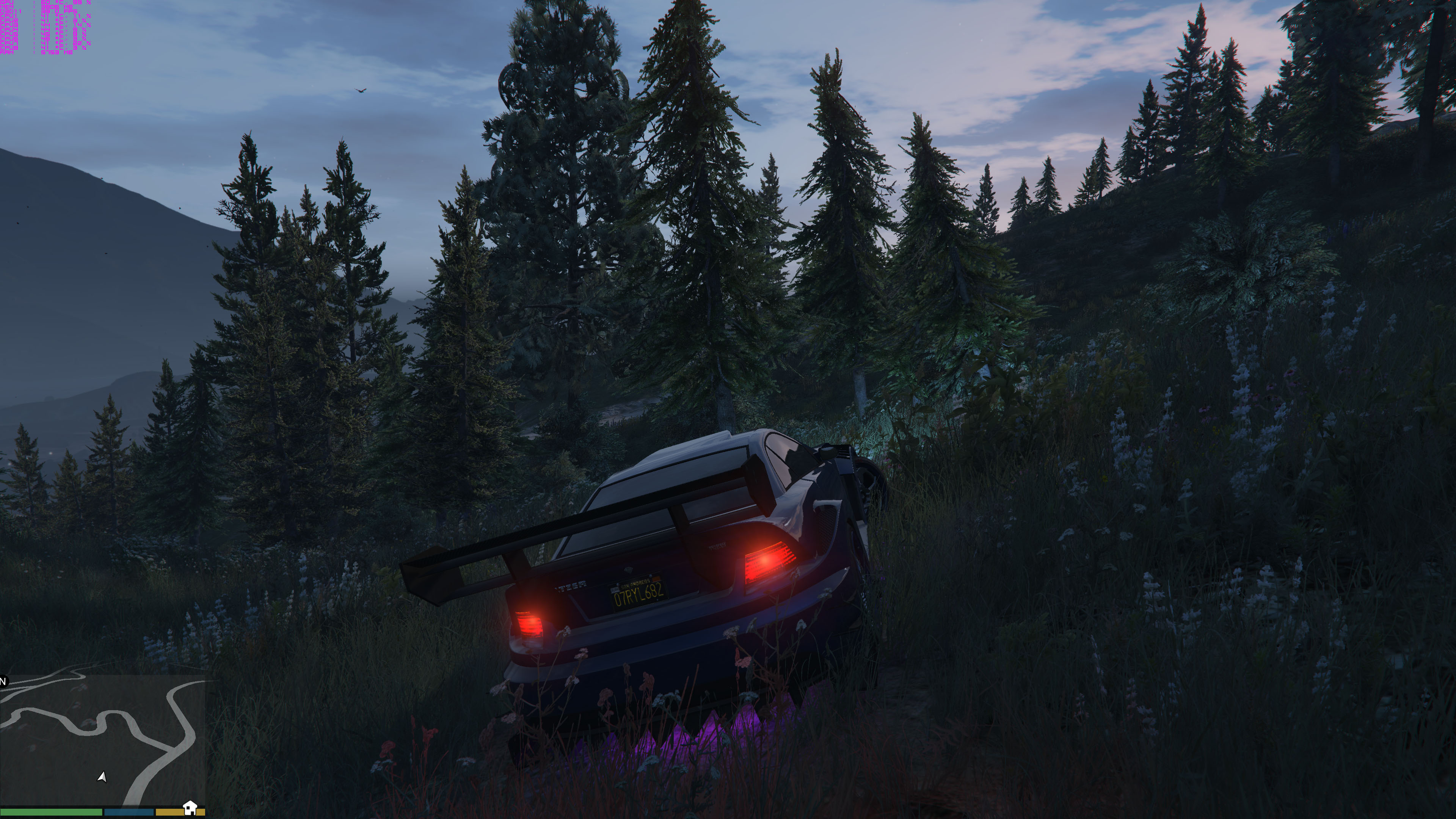Select the white safehouse marker on minimap
This screenshot has height=819, width=1456.
point(190,807)
